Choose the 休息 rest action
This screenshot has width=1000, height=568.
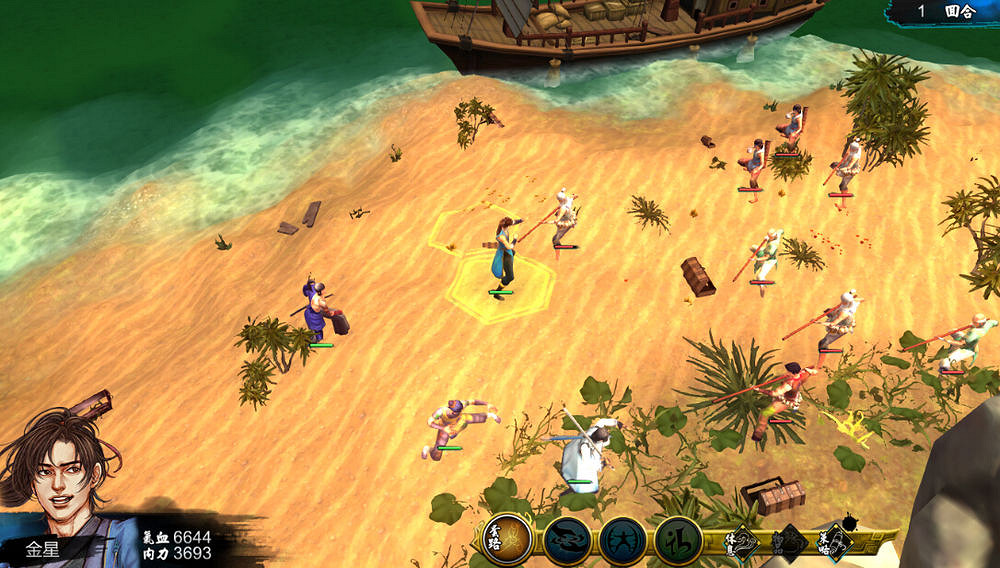743,542
